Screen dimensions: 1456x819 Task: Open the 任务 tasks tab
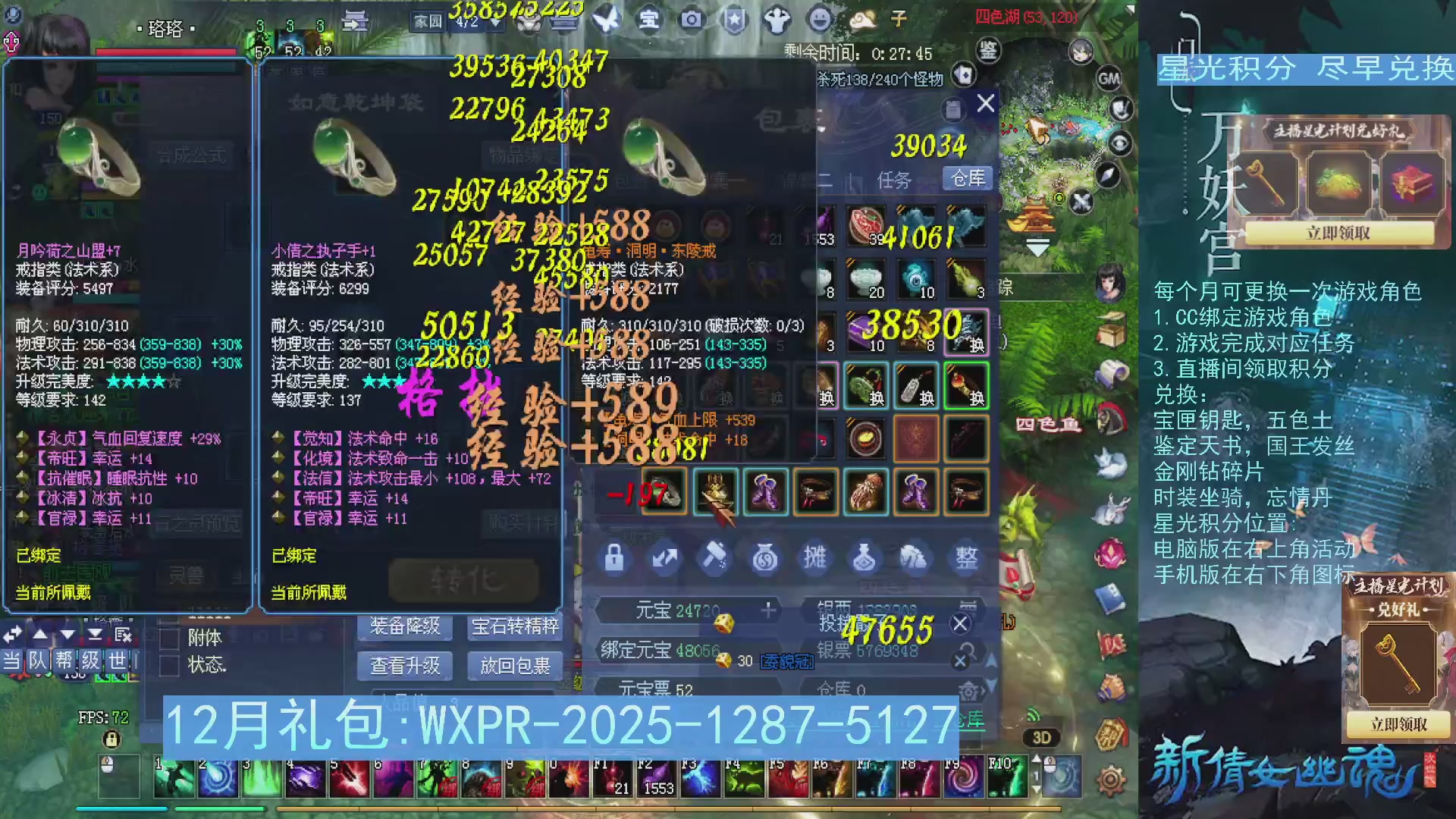[895, 180]
